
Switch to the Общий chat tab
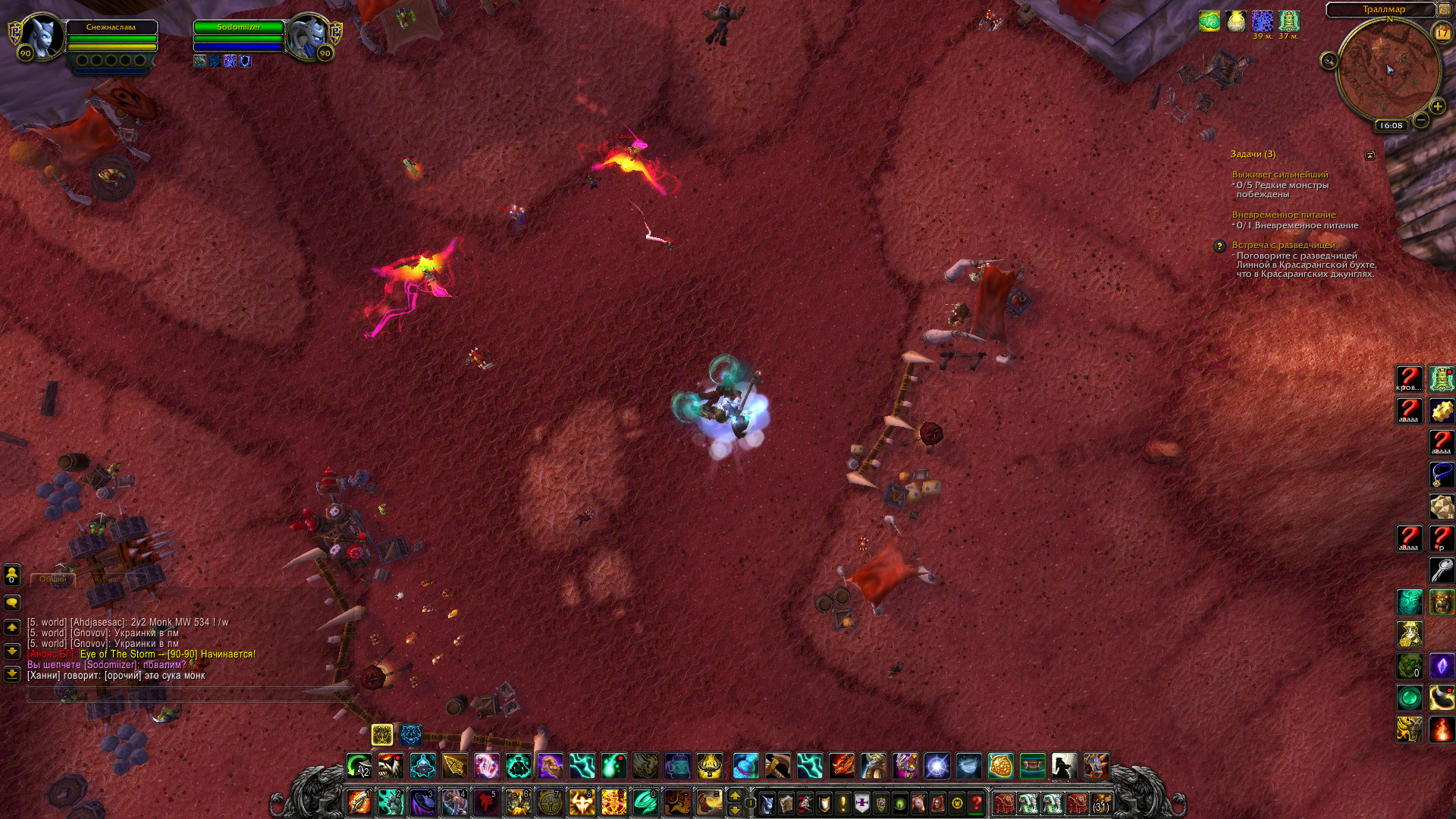(53, 579)
